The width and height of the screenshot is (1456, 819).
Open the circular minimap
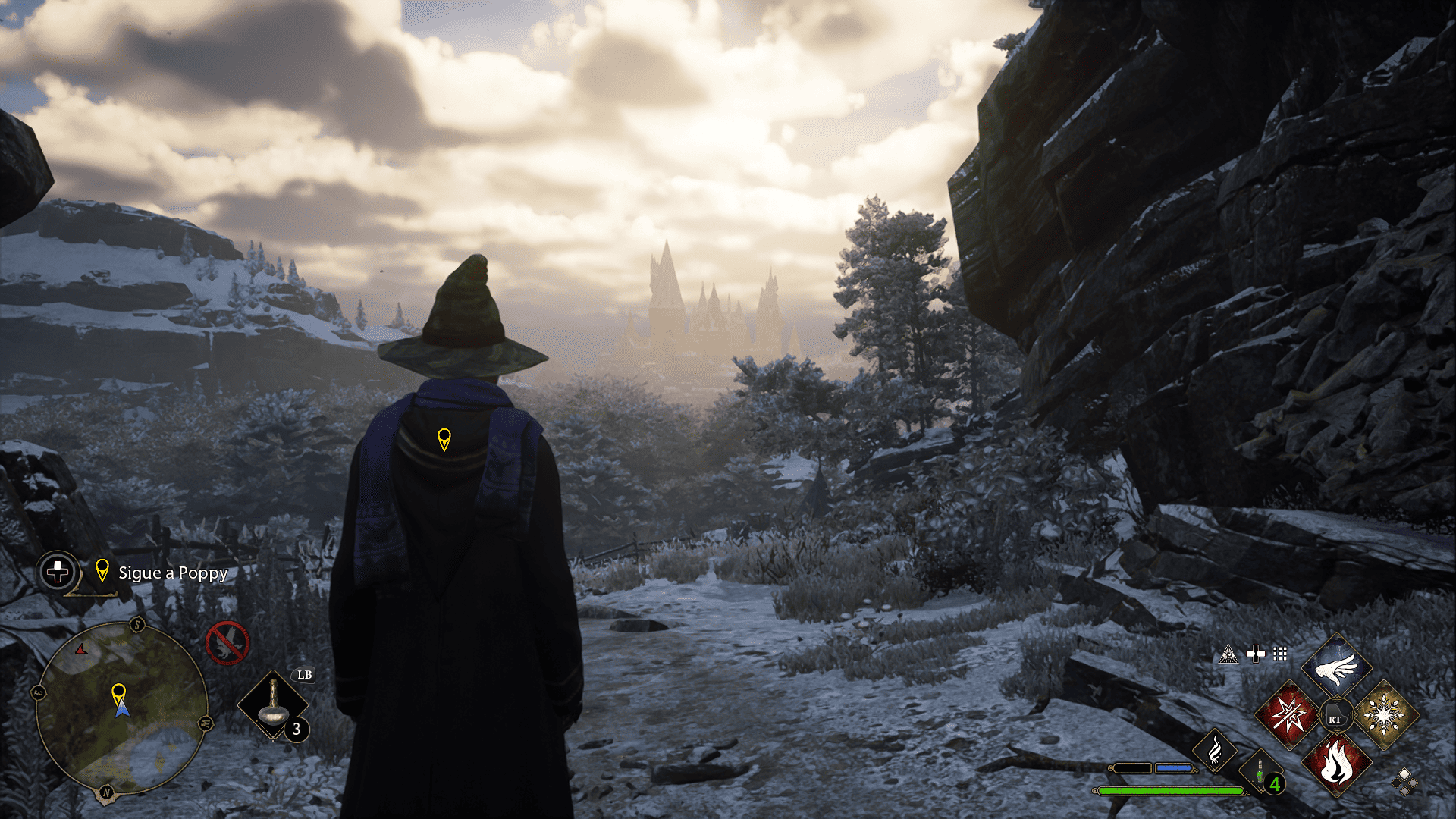tap(121, 709)
